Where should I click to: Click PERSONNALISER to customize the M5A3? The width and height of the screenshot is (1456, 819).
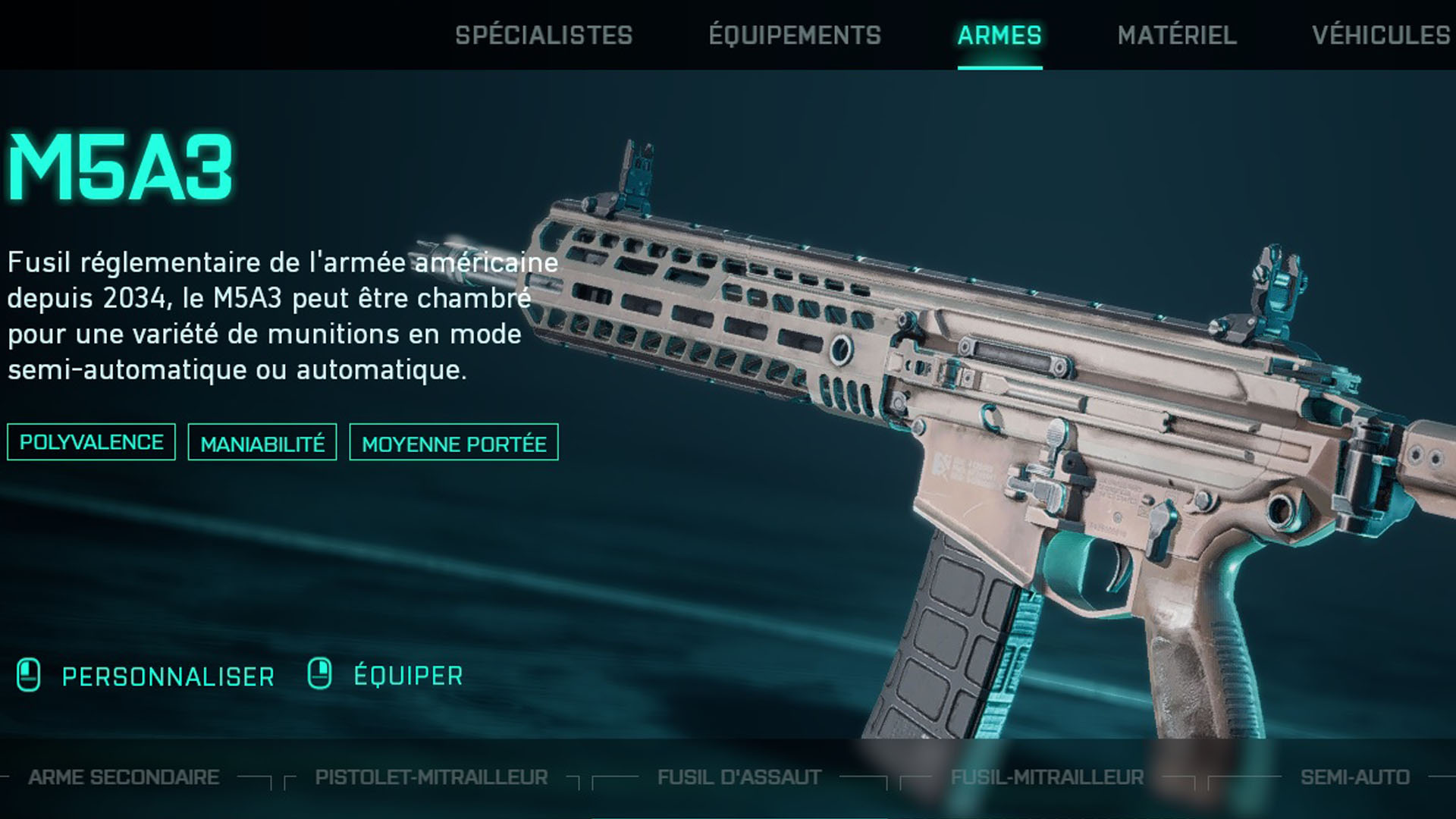point(168,674)
